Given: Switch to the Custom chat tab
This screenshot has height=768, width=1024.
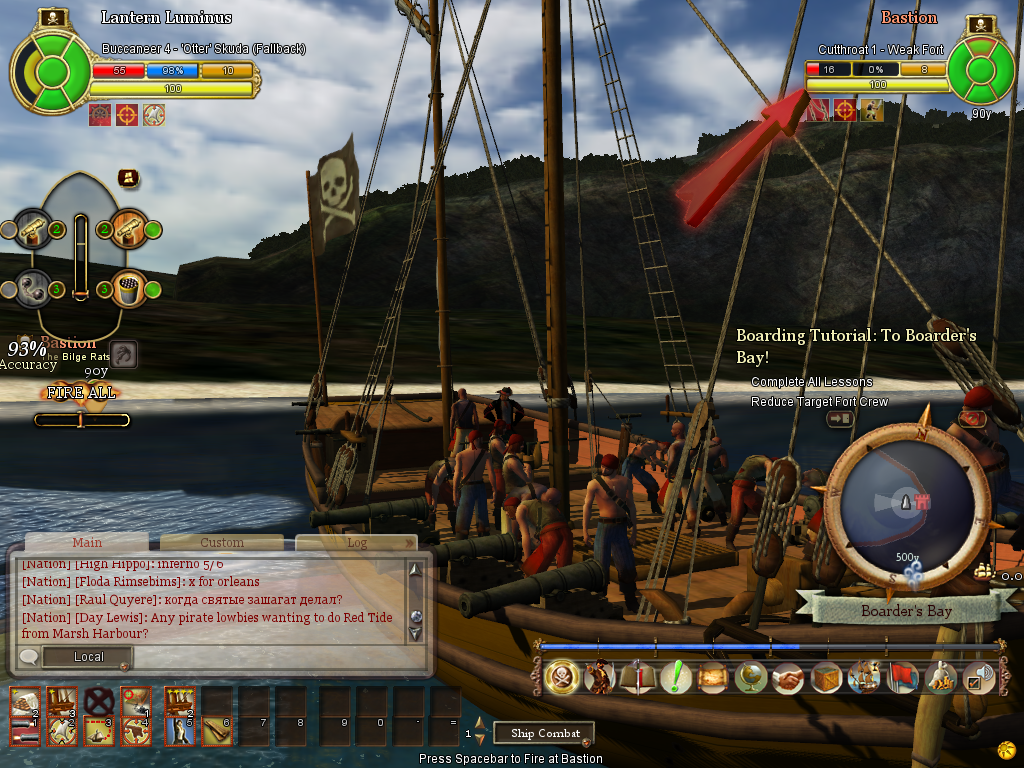Looking at the screenshot, I should pos(222,542).
